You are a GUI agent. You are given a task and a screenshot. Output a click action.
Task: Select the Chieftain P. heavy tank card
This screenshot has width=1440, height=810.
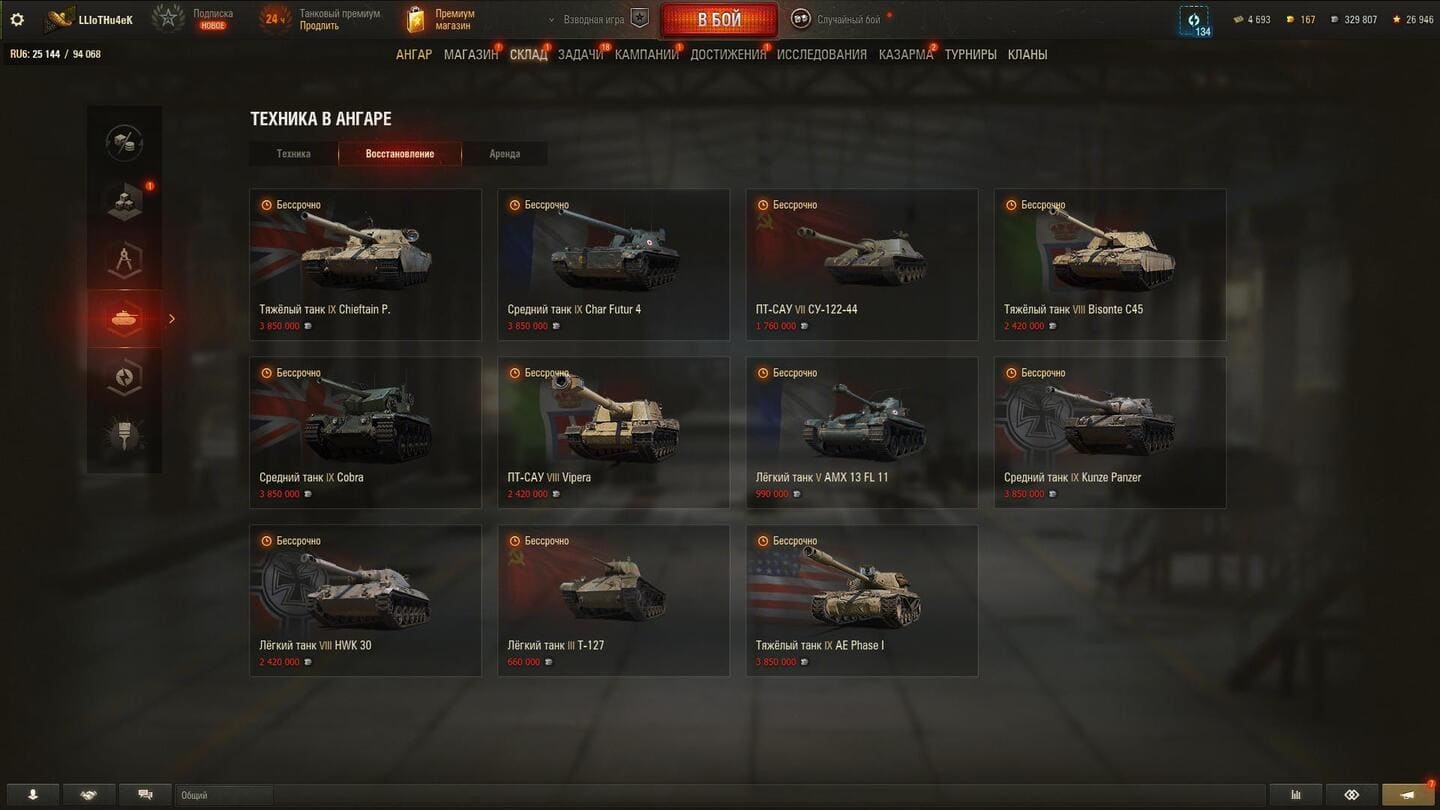pos(365,264)
